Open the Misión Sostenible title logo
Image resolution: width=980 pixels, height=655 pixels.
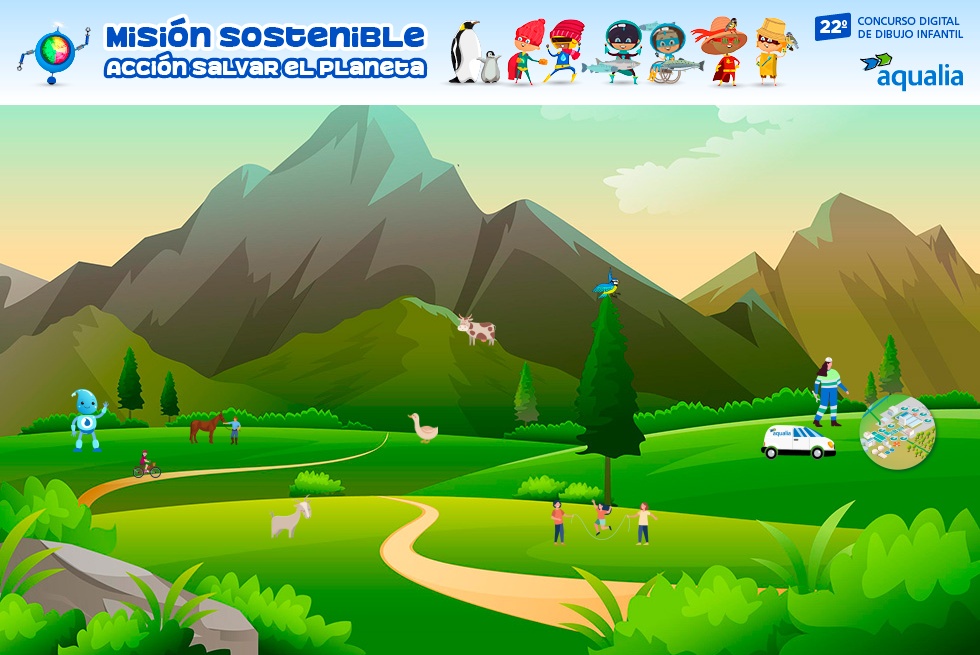click(x=264, y=50)
